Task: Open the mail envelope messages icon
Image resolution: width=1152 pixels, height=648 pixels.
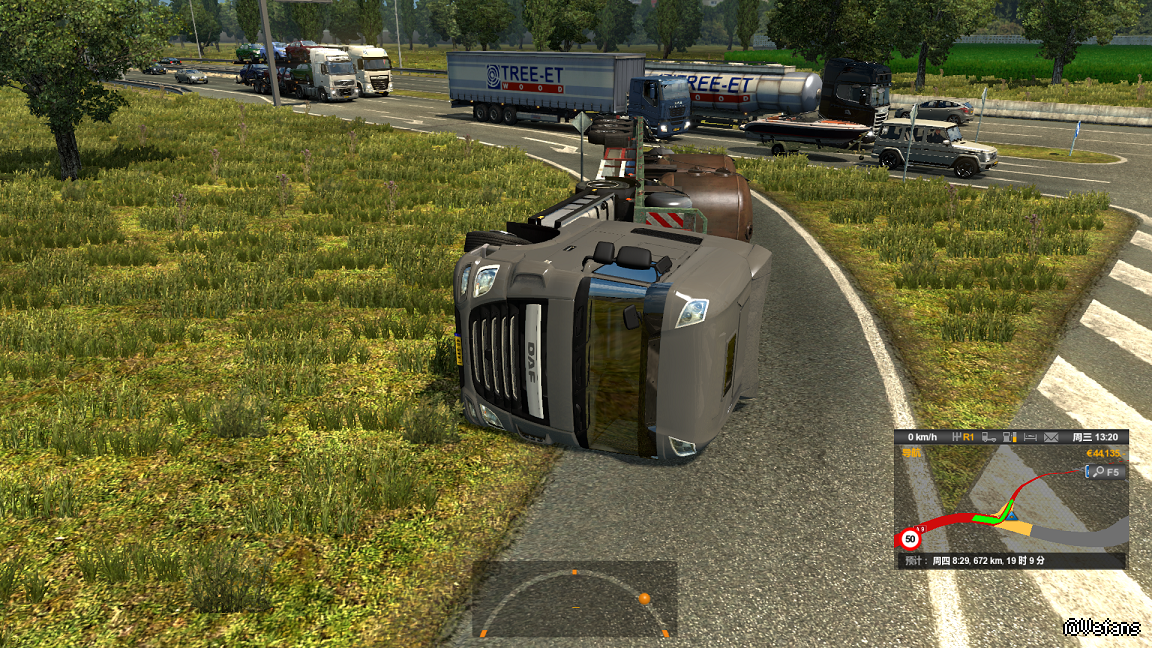Action: pos(1051,437)
